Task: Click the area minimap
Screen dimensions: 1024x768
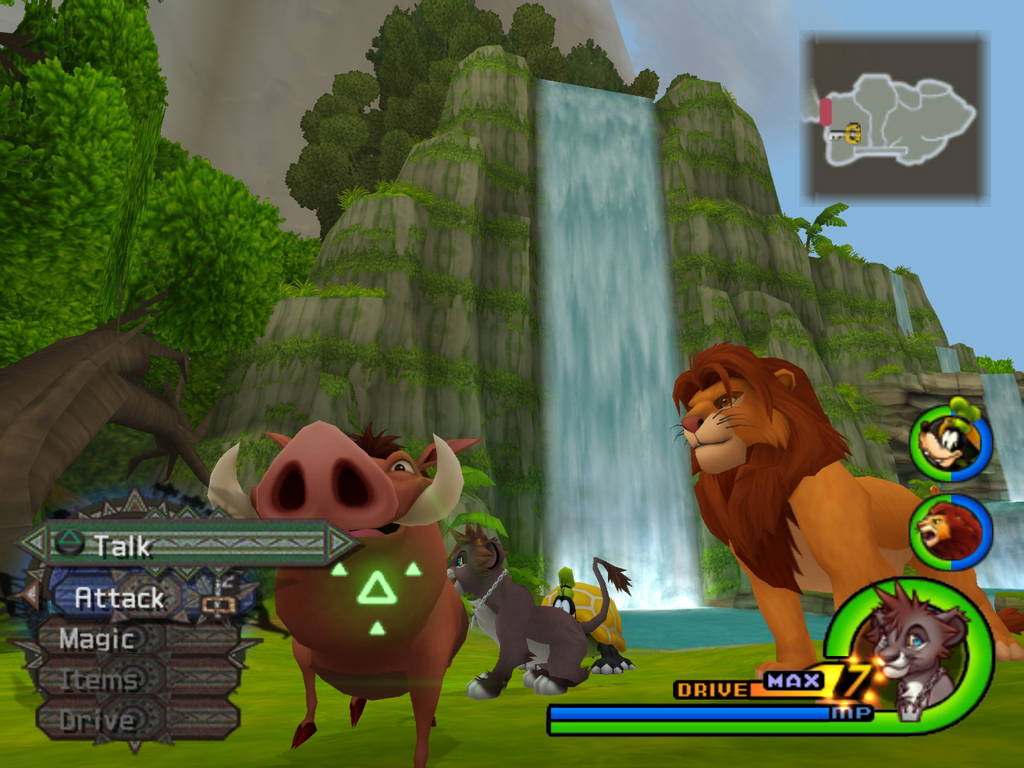Action: (896, 117)
